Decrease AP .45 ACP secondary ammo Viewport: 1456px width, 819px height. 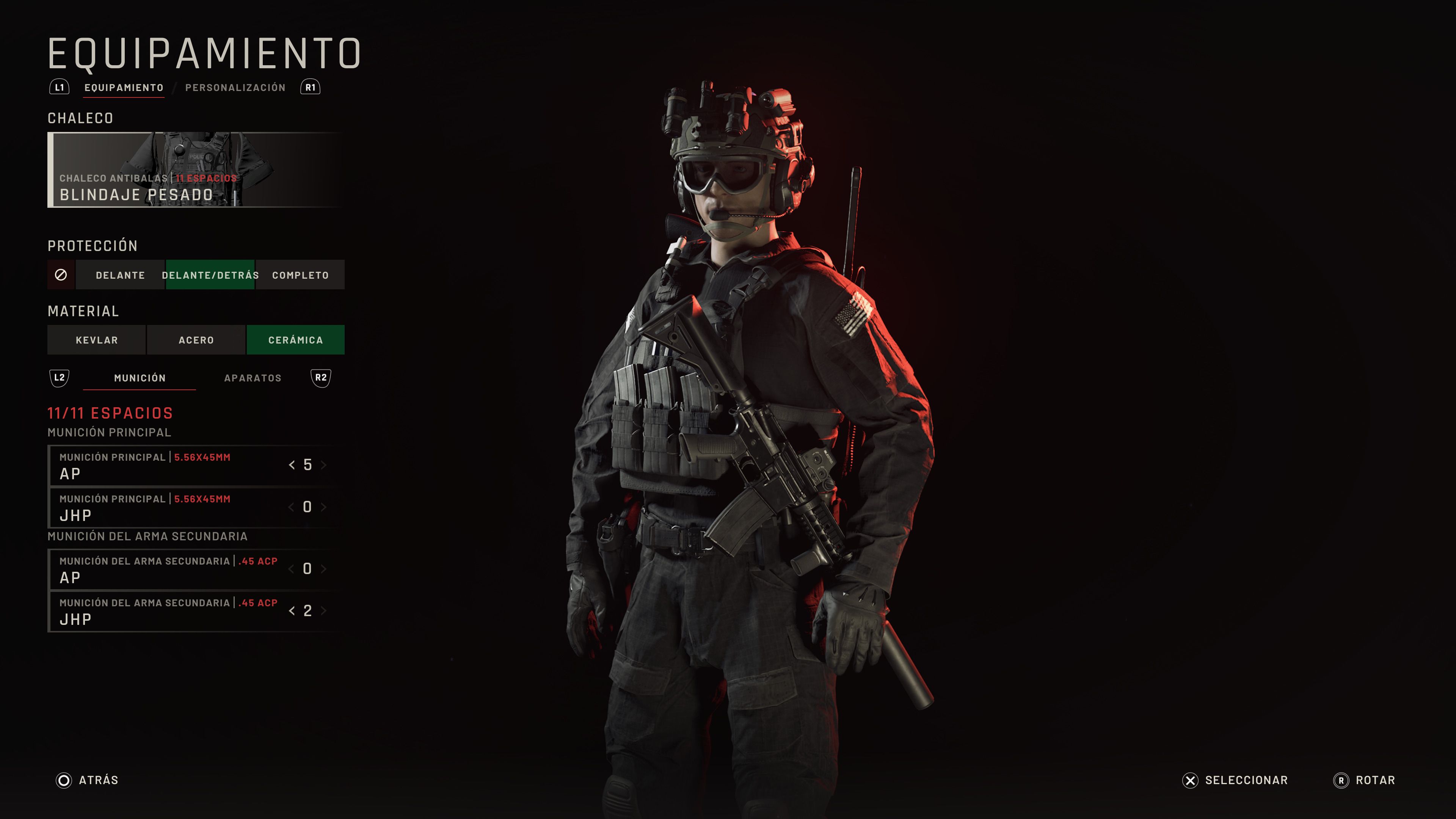292,569
